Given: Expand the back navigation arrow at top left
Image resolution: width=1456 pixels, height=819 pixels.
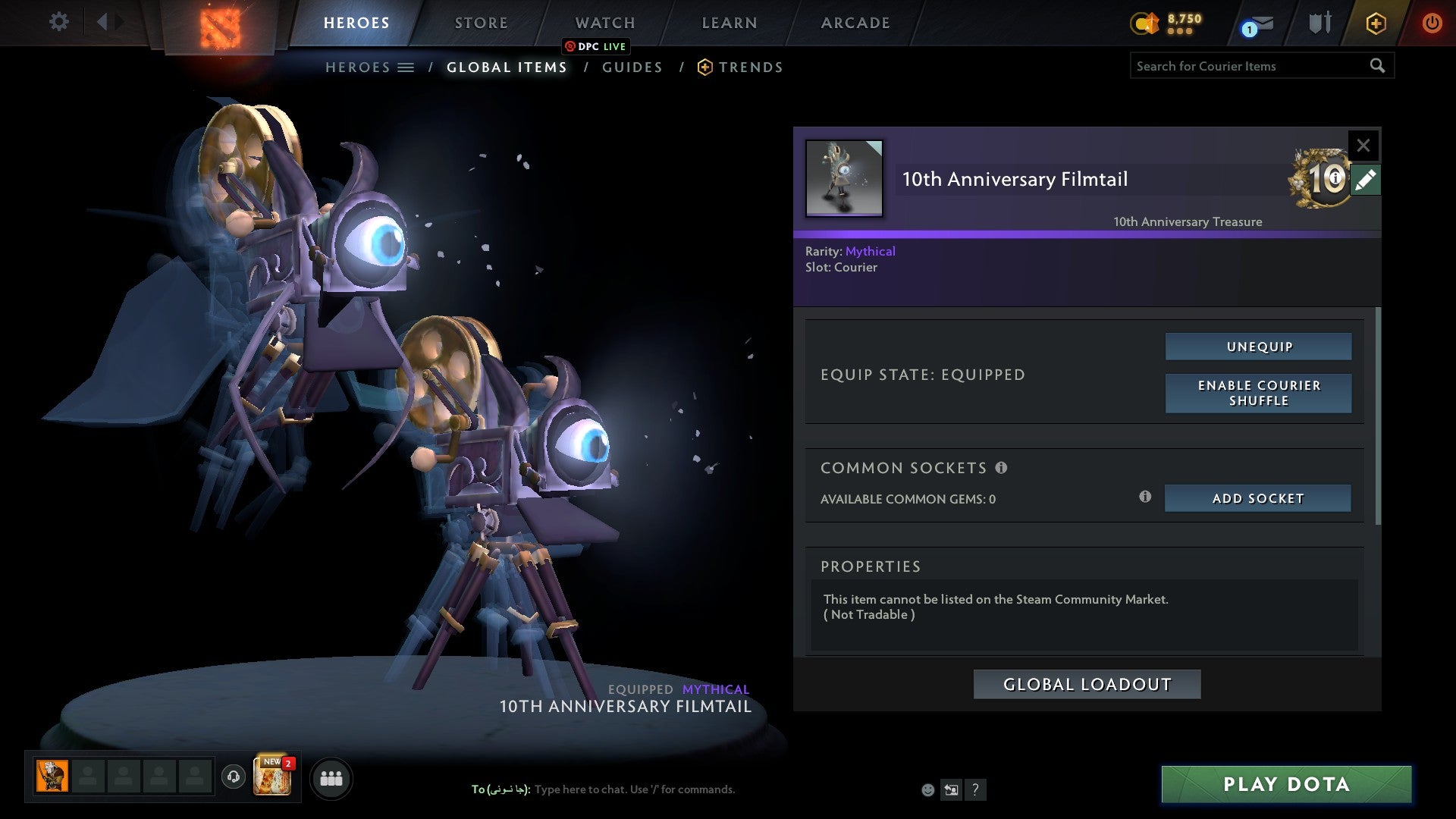Looking at the screenshot, I should 105,22.
